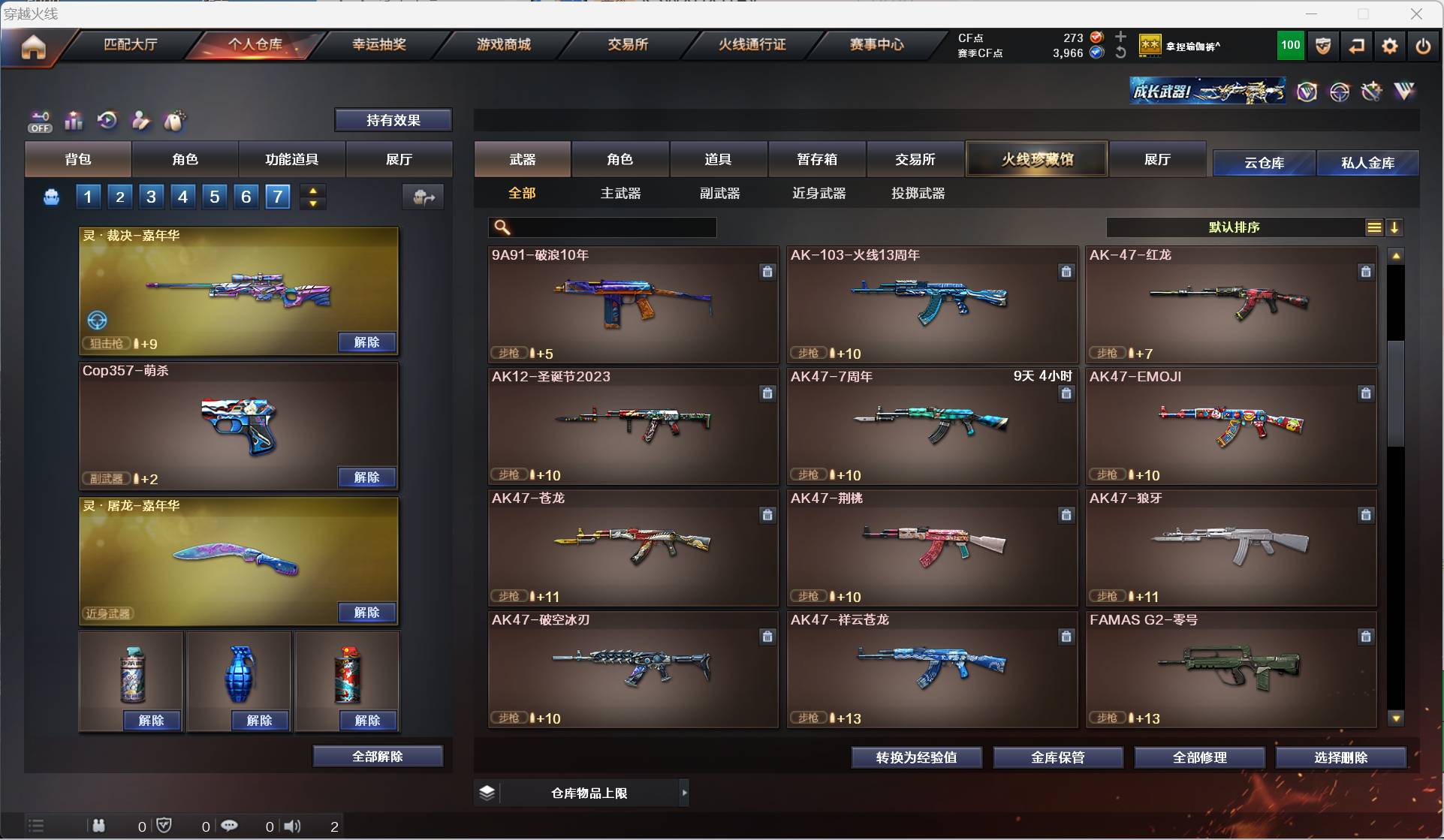This screenshot has height=840, width=1444.
Task: Mute the speaker icon at the bottom bar
Action: point(293,826)
